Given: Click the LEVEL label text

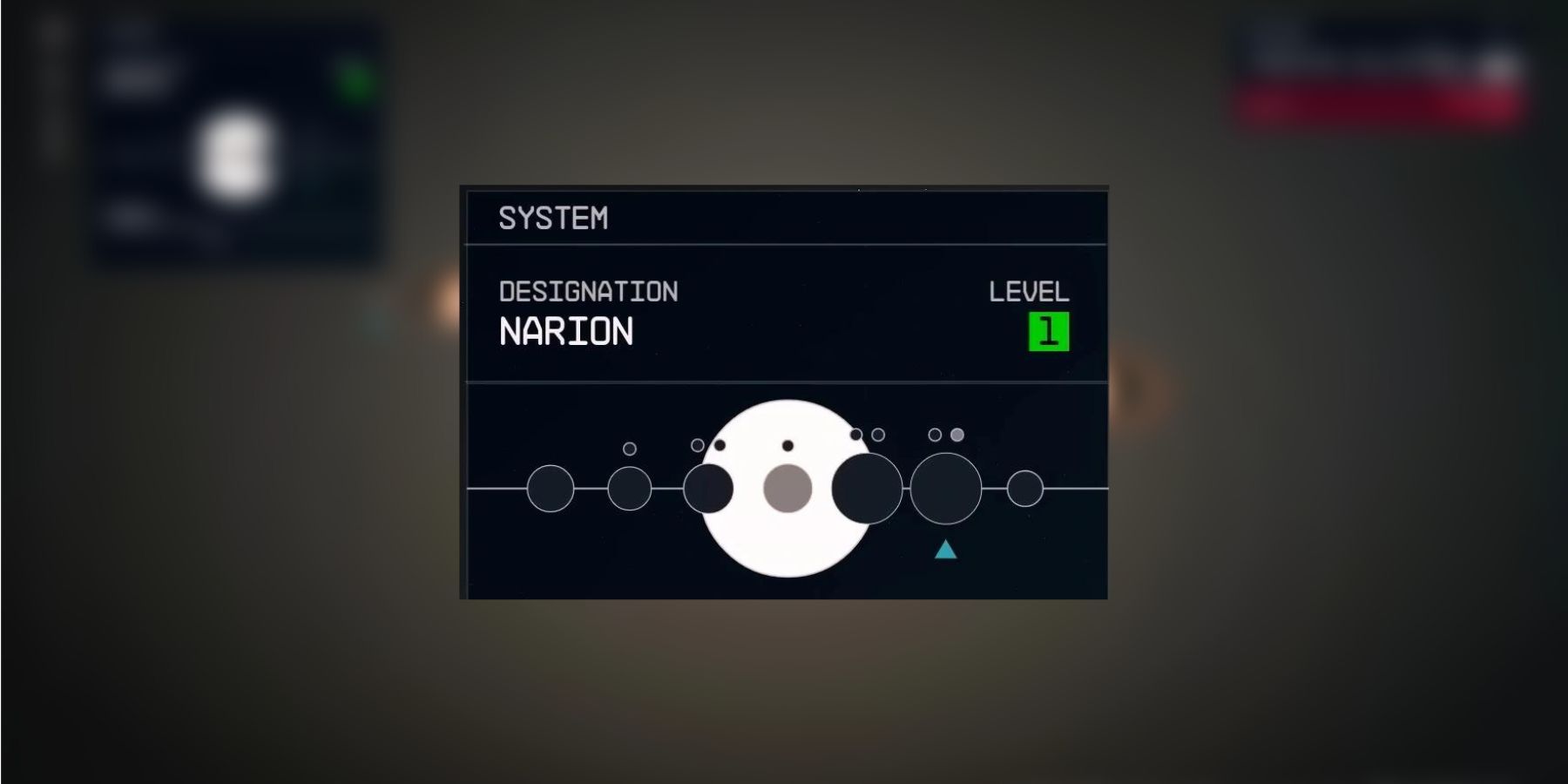Looking at the screenshot, I should (1030, 293).
